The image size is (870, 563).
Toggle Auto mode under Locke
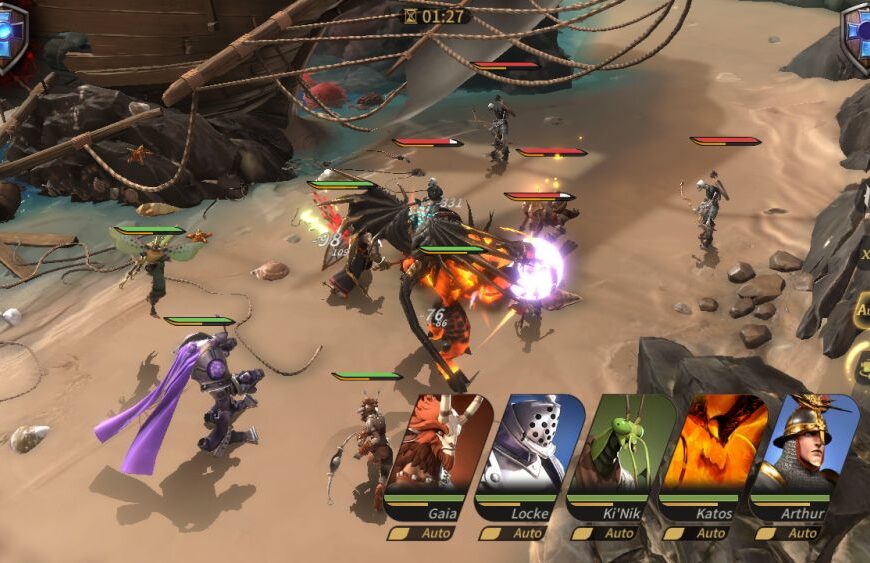pyautogui.click(x=517, y=534)
